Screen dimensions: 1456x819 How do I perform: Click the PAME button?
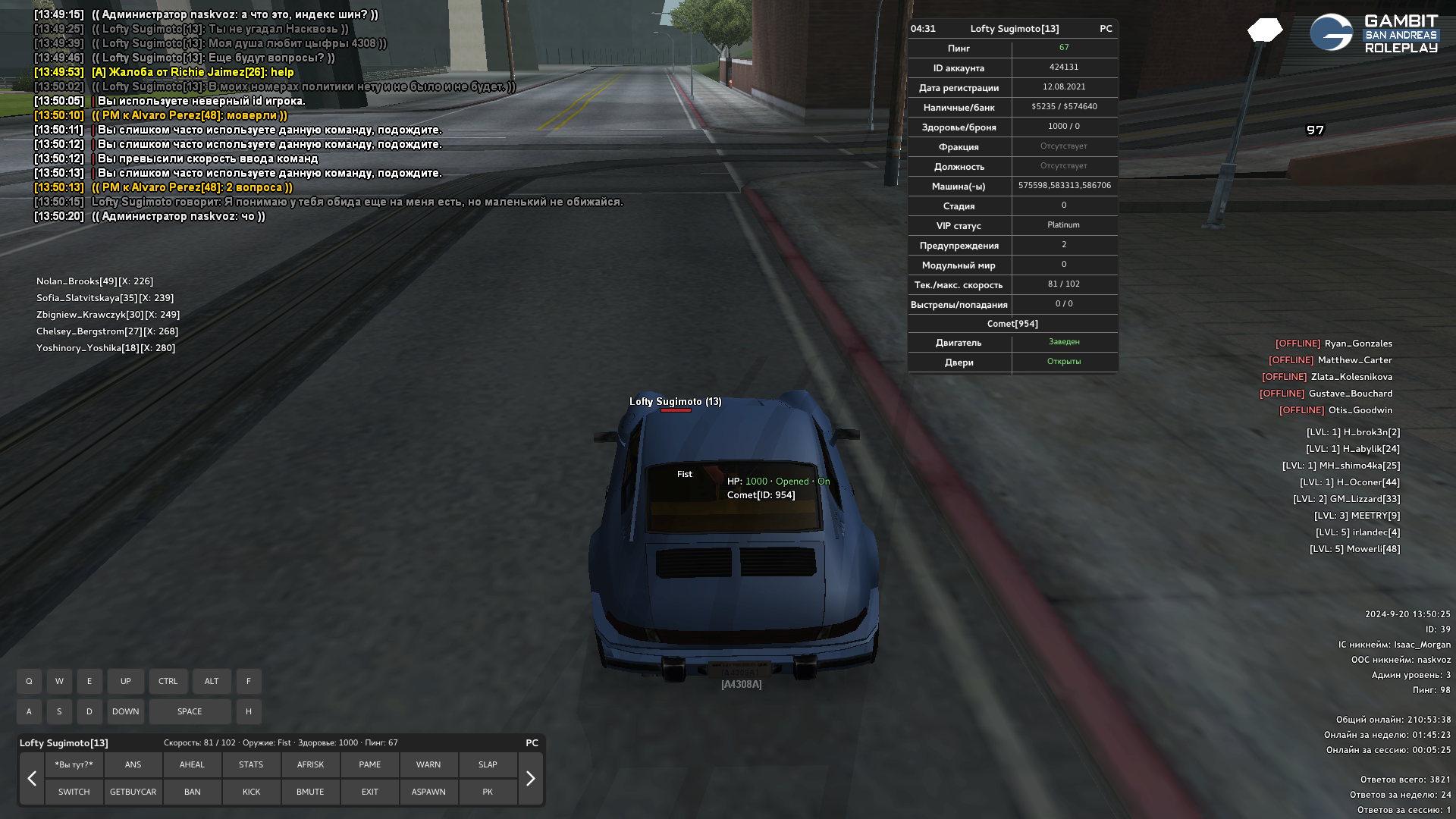tap(369, 764)
